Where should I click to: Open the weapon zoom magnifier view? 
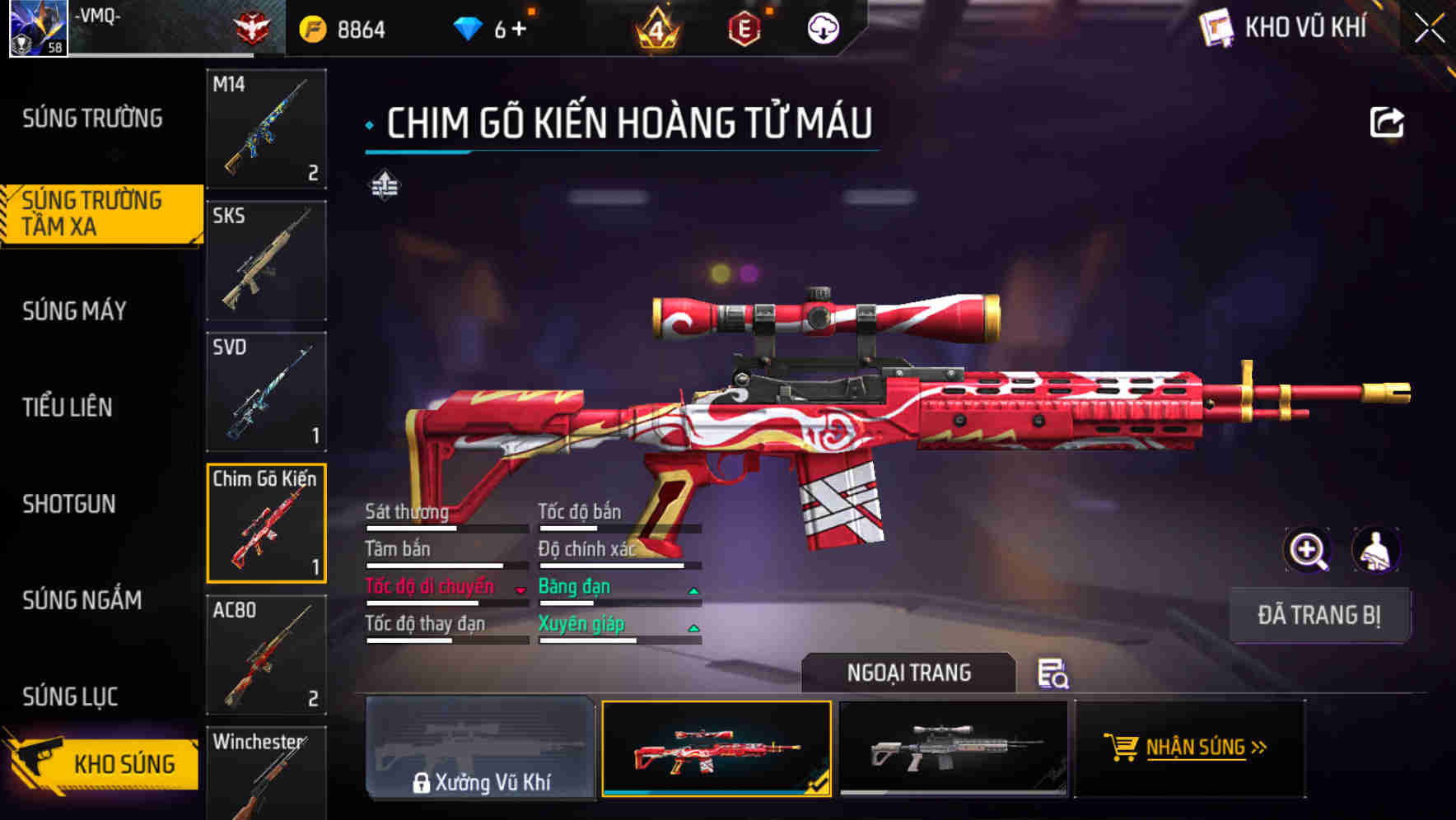(x=1305, y=550)
